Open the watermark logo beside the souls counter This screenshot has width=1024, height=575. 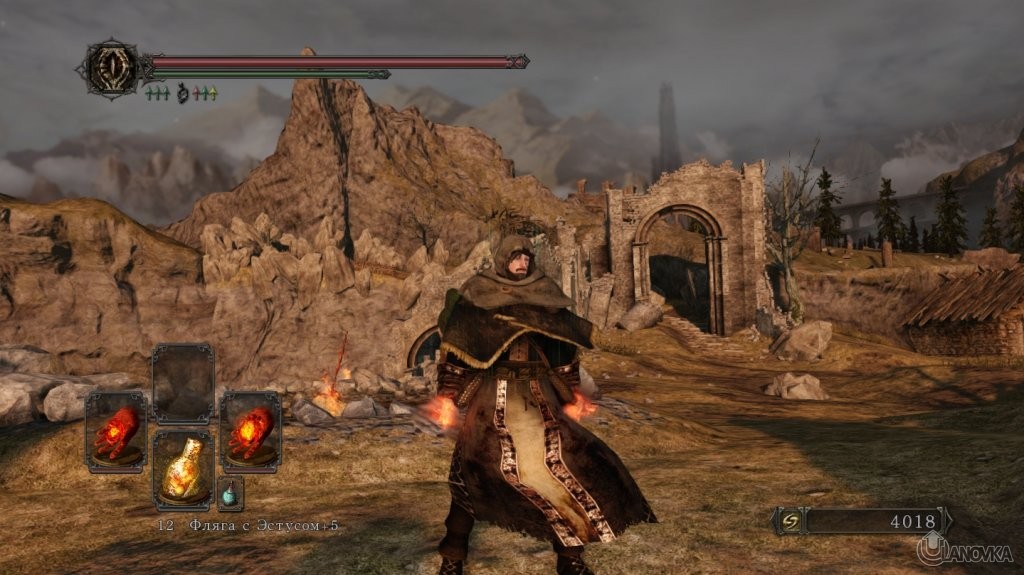coord(964,548)
